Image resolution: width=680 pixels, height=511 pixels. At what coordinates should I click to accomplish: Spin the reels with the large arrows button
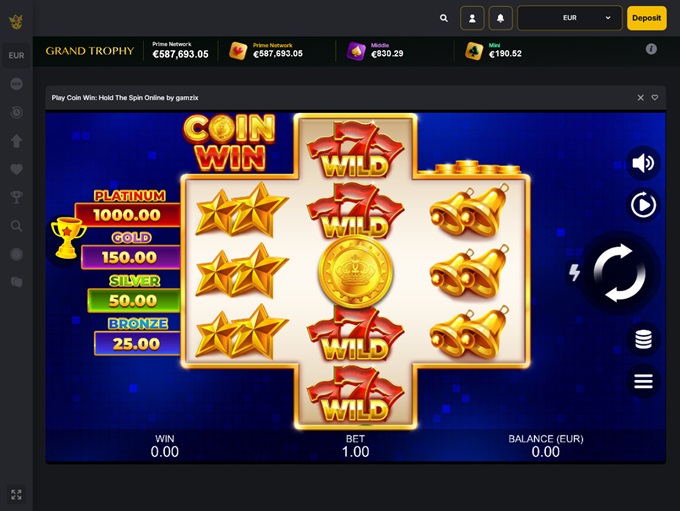pyautogui.click(x=620, y=272)
